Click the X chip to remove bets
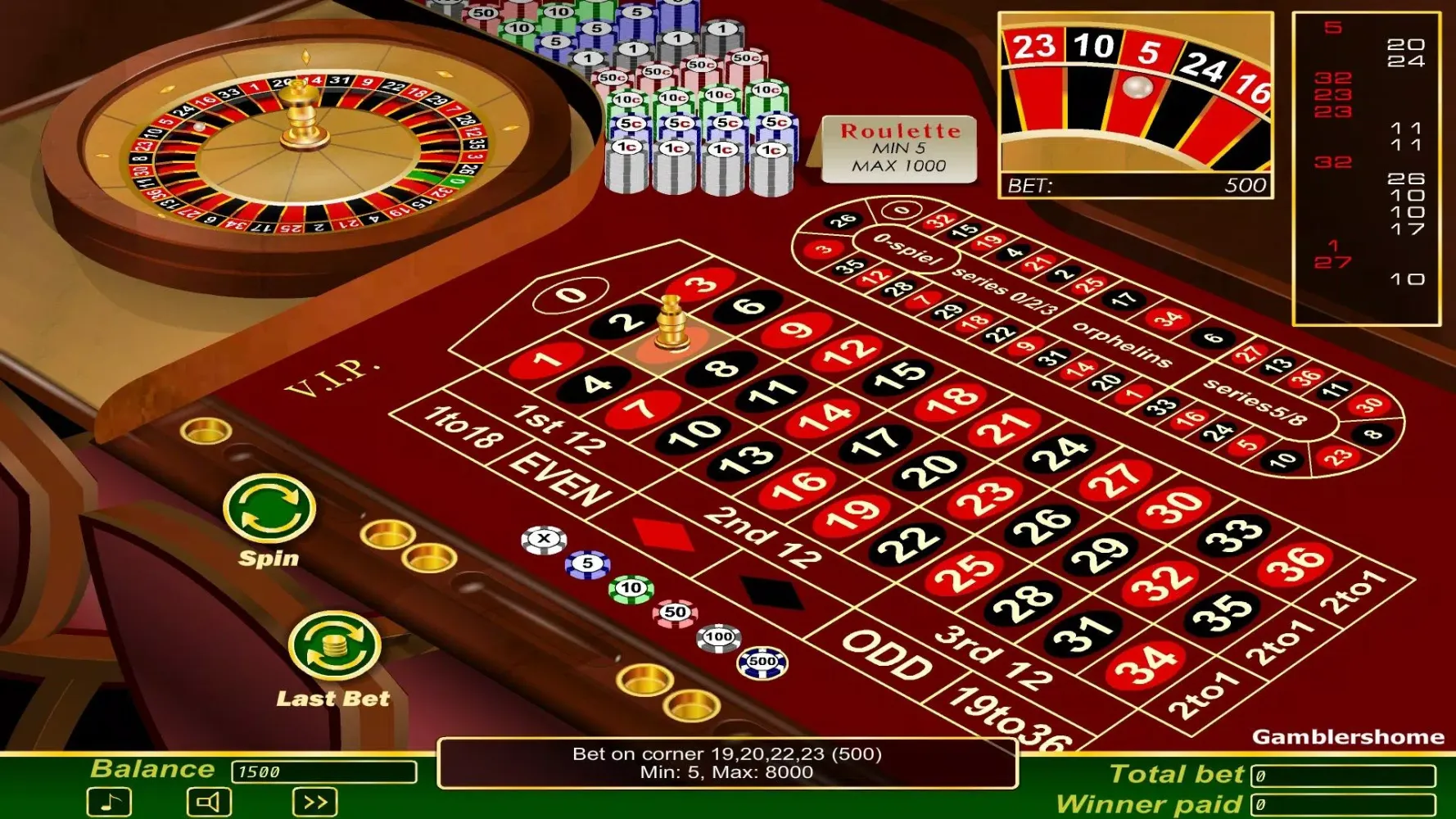 [545, 537]
